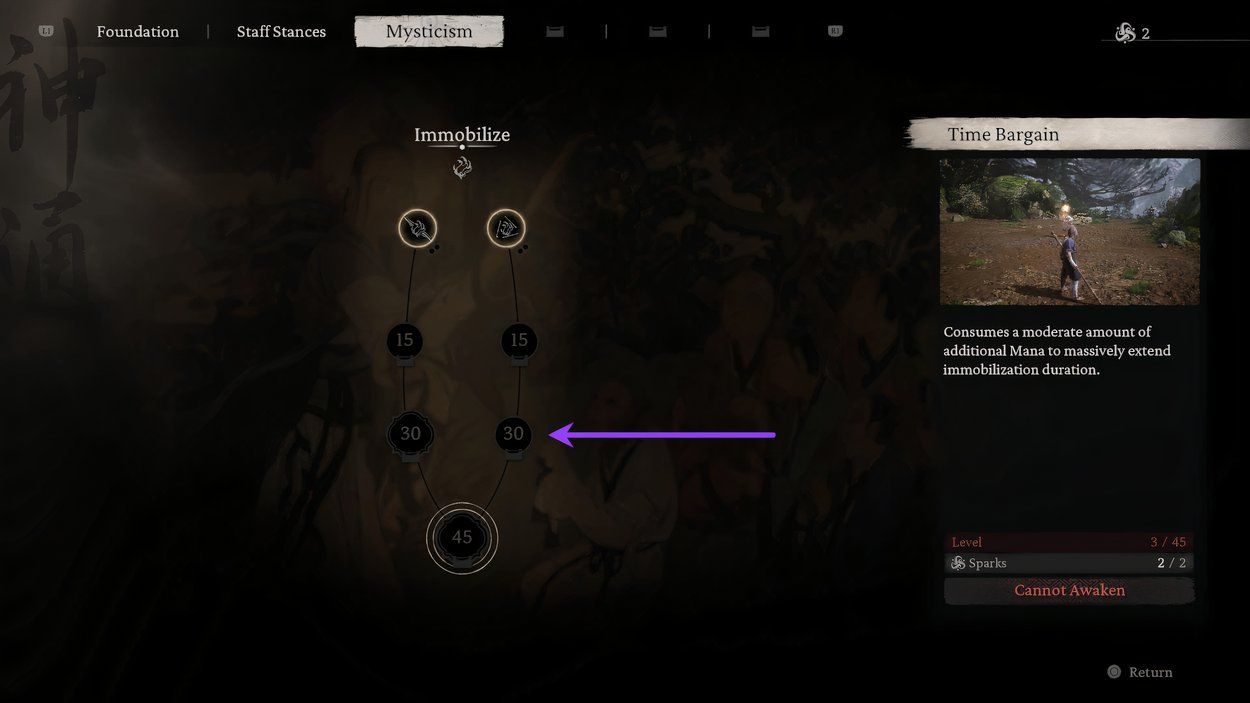Select the right-branch level 15 locked node
Screen dimensions: 1250x703
click(518, 341)
